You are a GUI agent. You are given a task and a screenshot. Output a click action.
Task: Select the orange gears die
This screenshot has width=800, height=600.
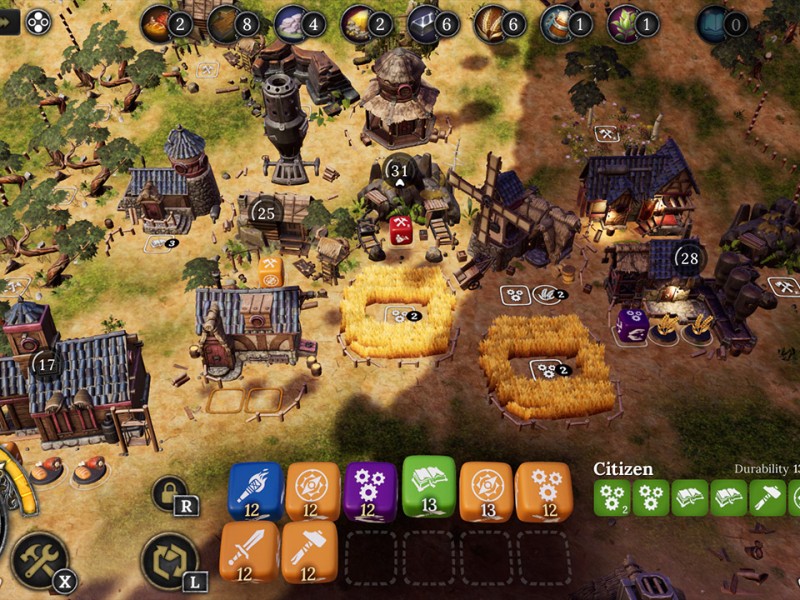click(544, 489)
